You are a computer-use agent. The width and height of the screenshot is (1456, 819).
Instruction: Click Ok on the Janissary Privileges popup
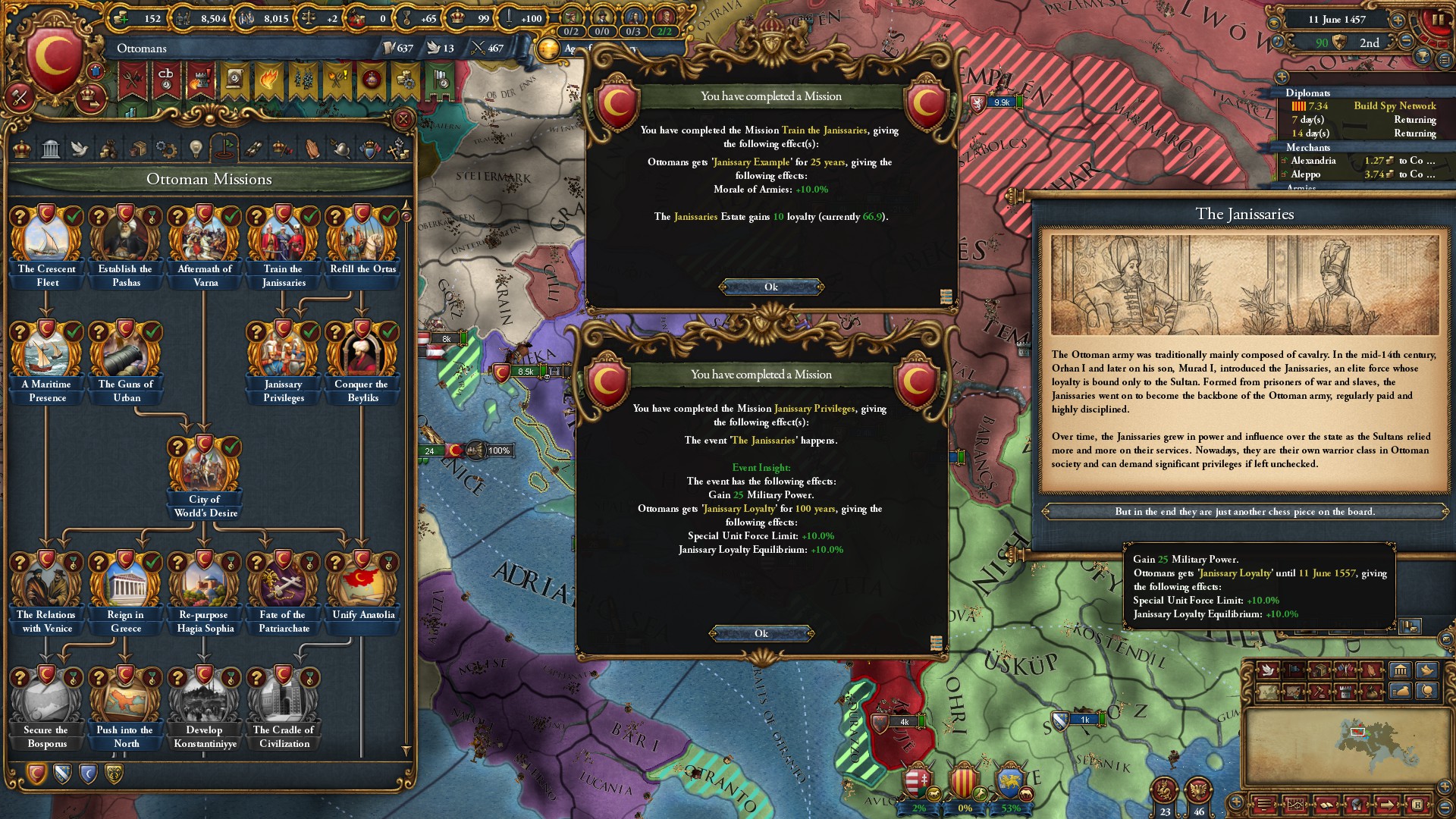point(761,633)
